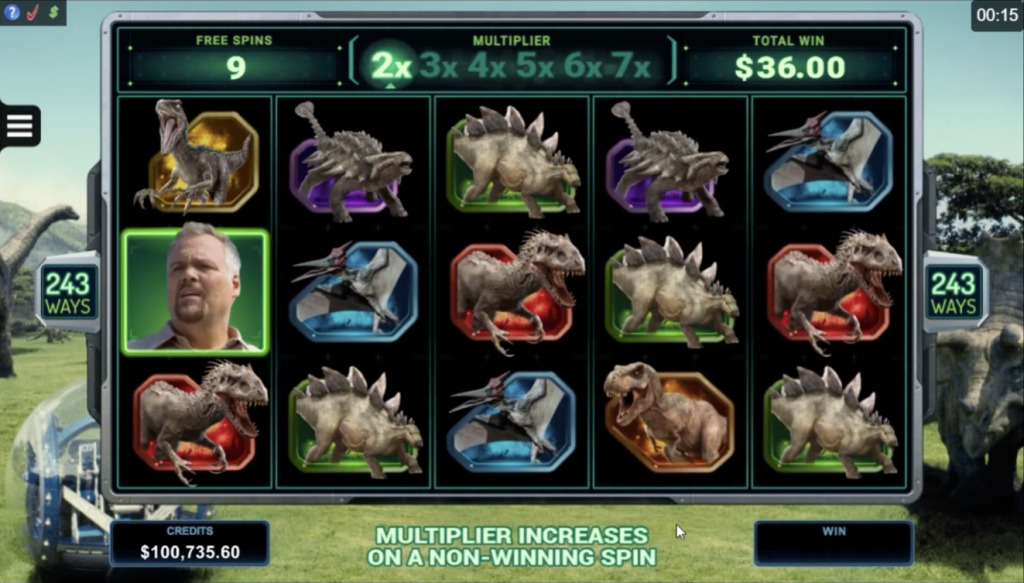Viewport: 1024px width, 583px height.
Task: Select the red check mark icon
Action: [32, 13]
